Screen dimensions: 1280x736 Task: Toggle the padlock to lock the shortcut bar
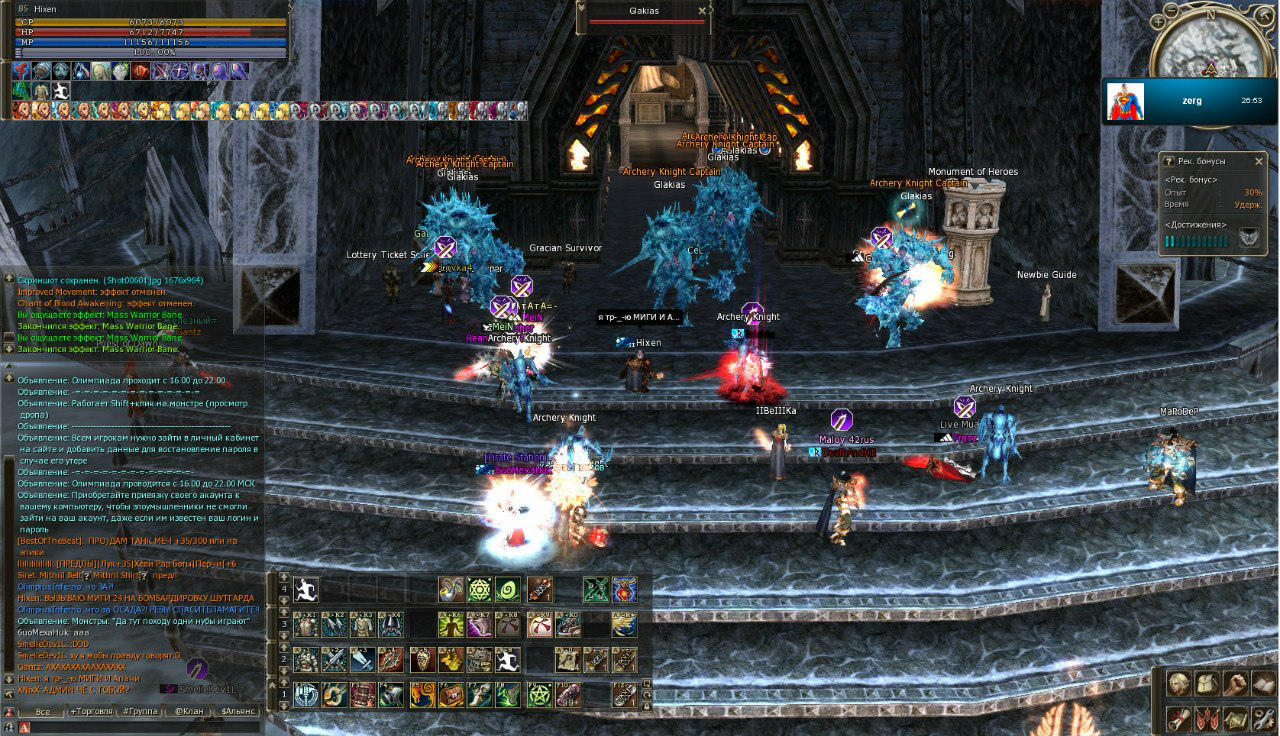click(x=646, y=706)
